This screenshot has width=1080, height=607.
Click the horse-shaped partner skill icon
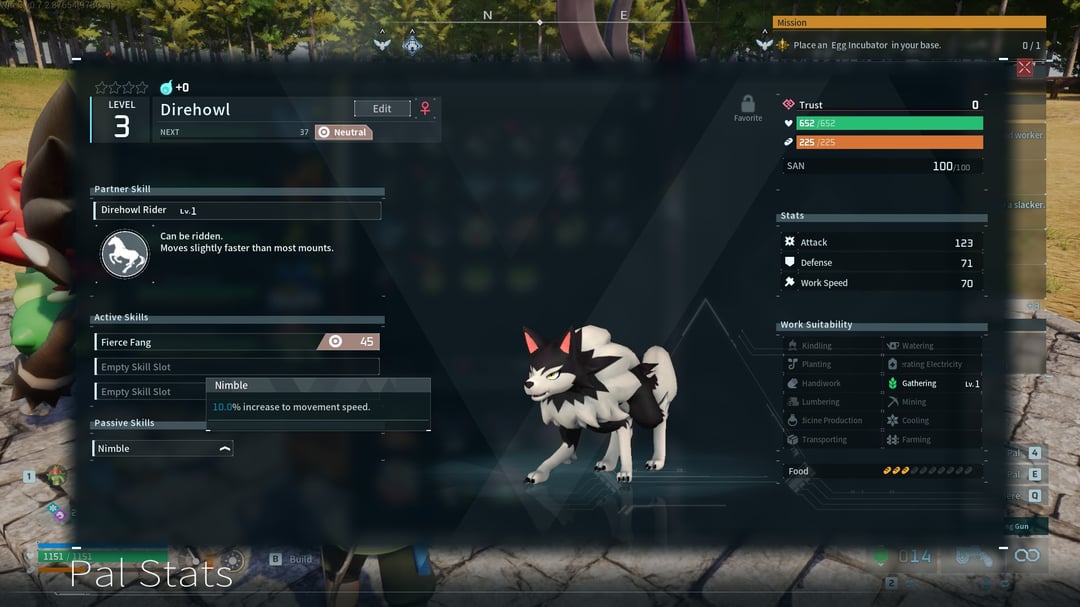[125, 254]
